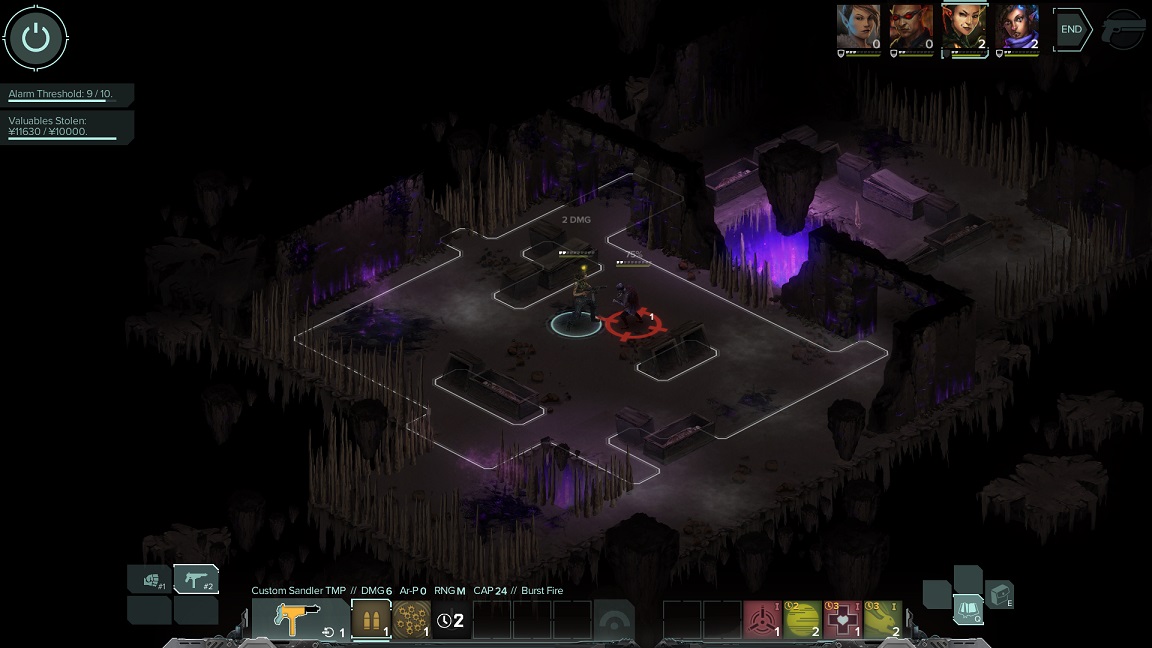Select the red-goggled character portrait
1152x648 pixels.
point(911,27)
